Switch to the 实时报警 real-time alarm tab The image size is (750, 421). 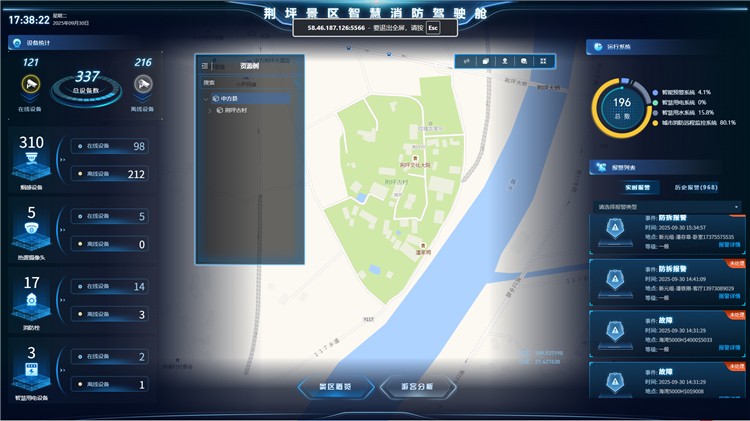click(637, 187)
